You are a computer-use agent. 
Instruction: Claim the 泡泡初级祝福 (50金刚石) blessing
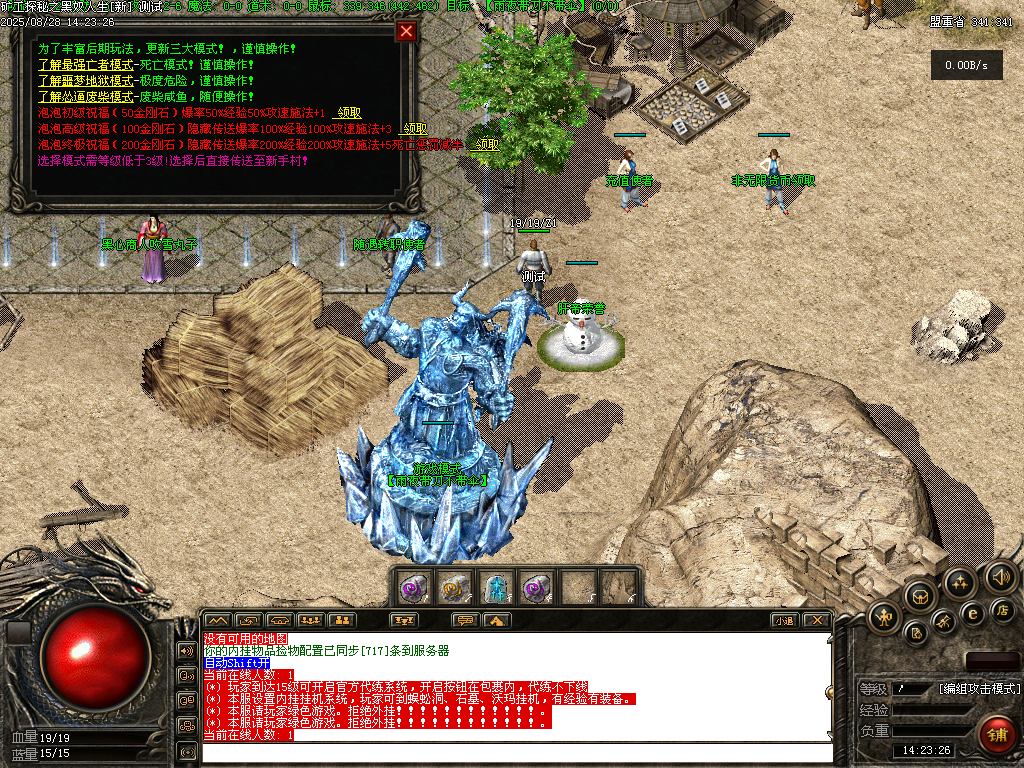[x=347, y=113]
